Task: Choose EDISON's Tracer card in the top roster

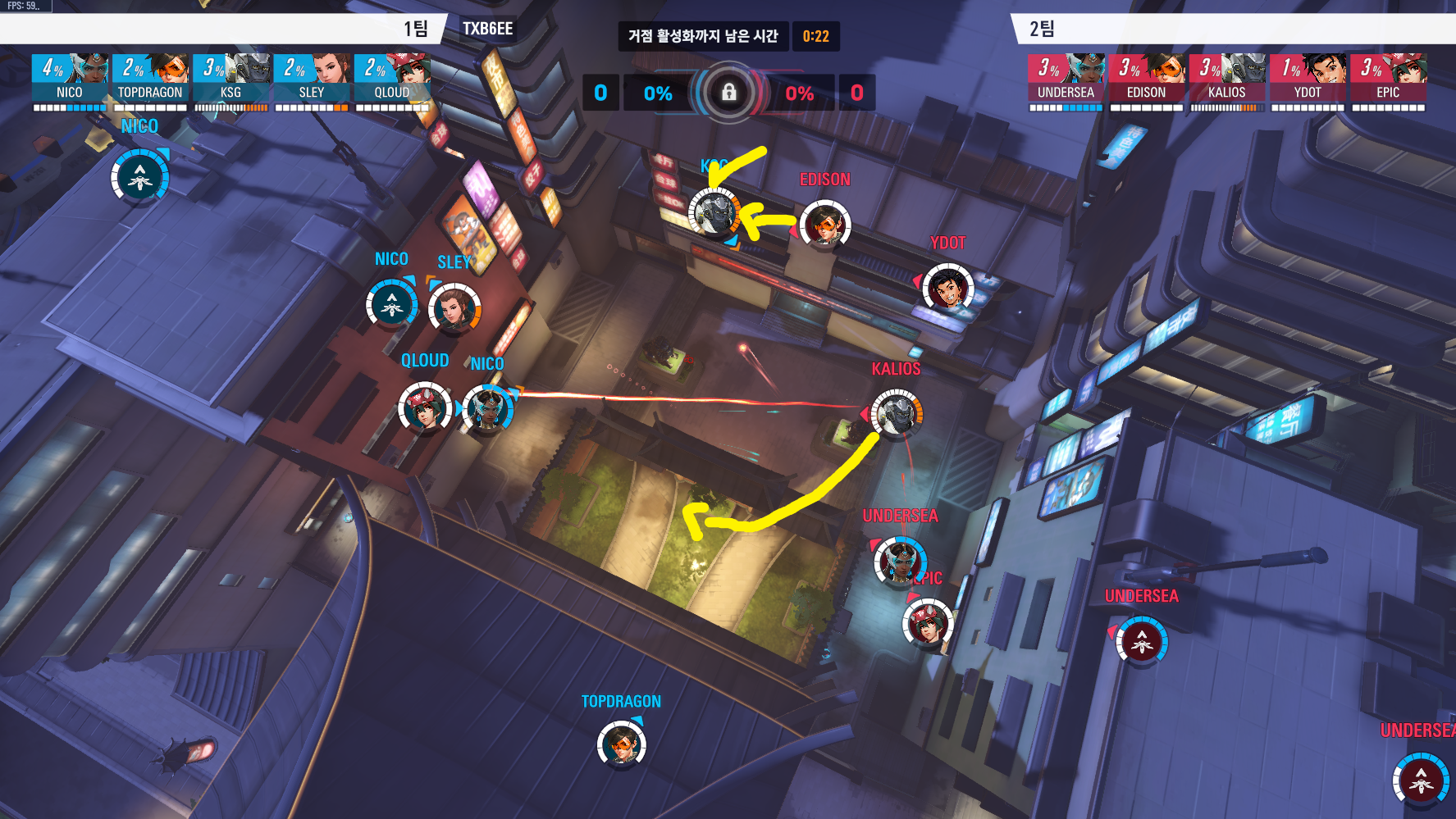Action: (x=1146, y=80)
